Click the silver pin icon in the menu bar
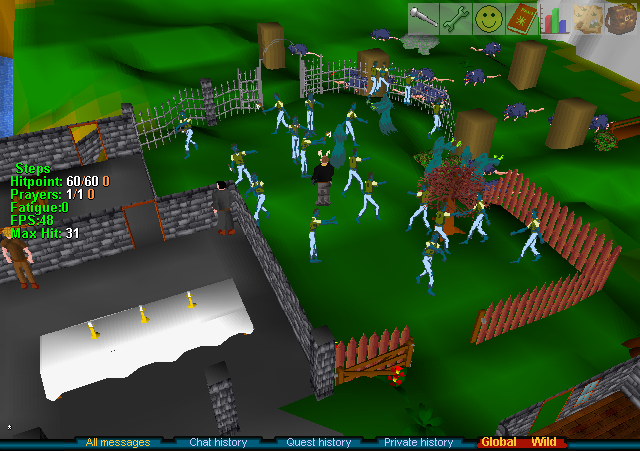The width and height of the screenshot is (640, 451). click(x=423, y=18)
